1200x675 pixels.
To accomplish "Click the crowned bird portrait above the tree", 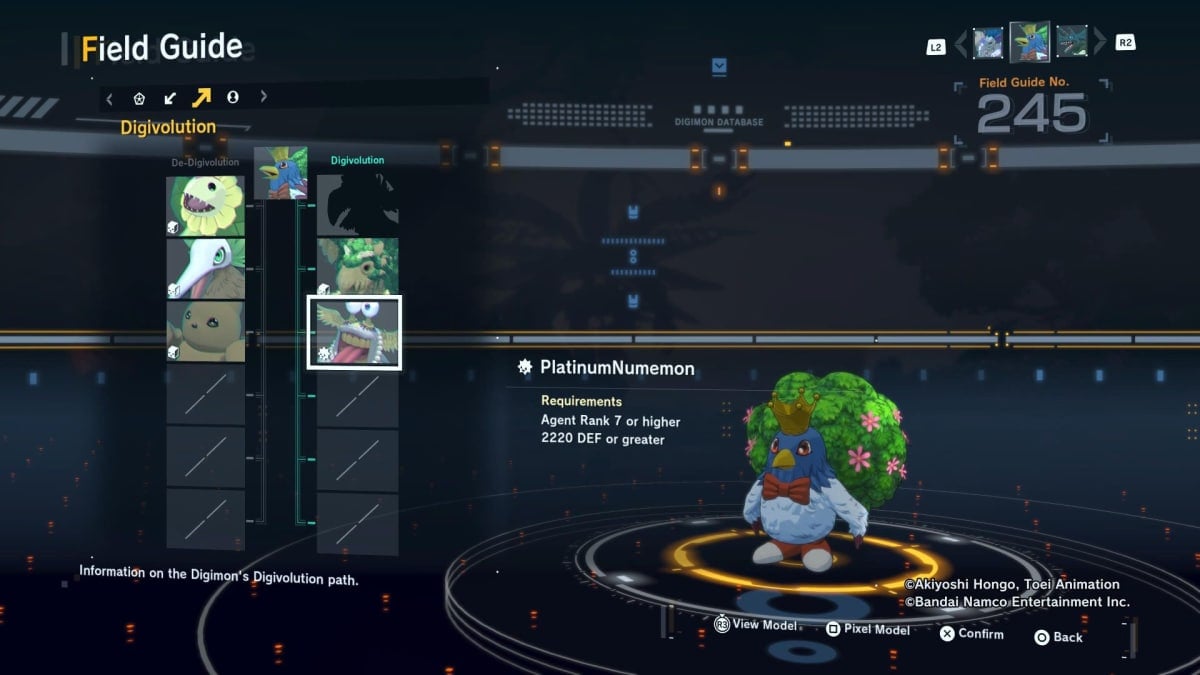I will pyautogui.click(x=281, y=173).
